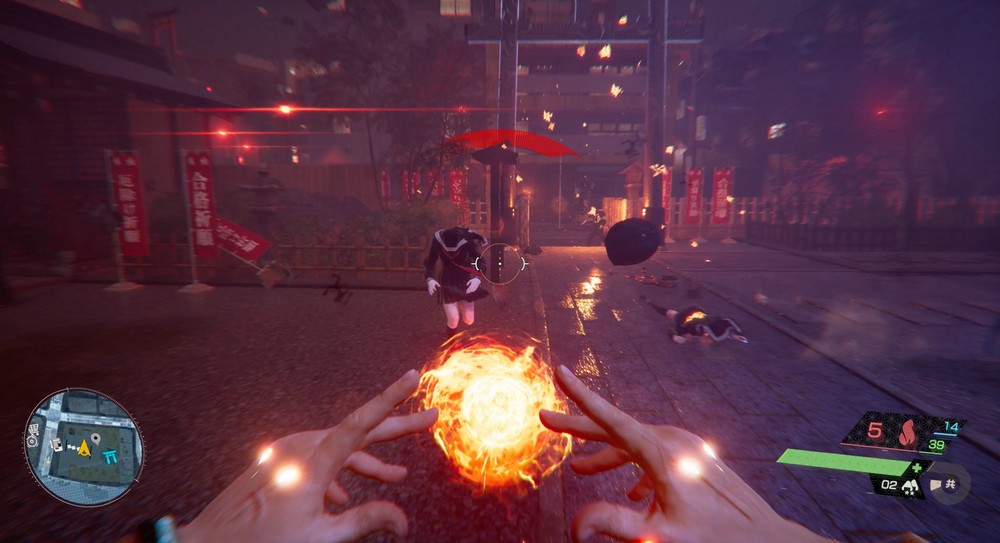Select the cyan torii gate marker on minimap

[x=110, y=455]
